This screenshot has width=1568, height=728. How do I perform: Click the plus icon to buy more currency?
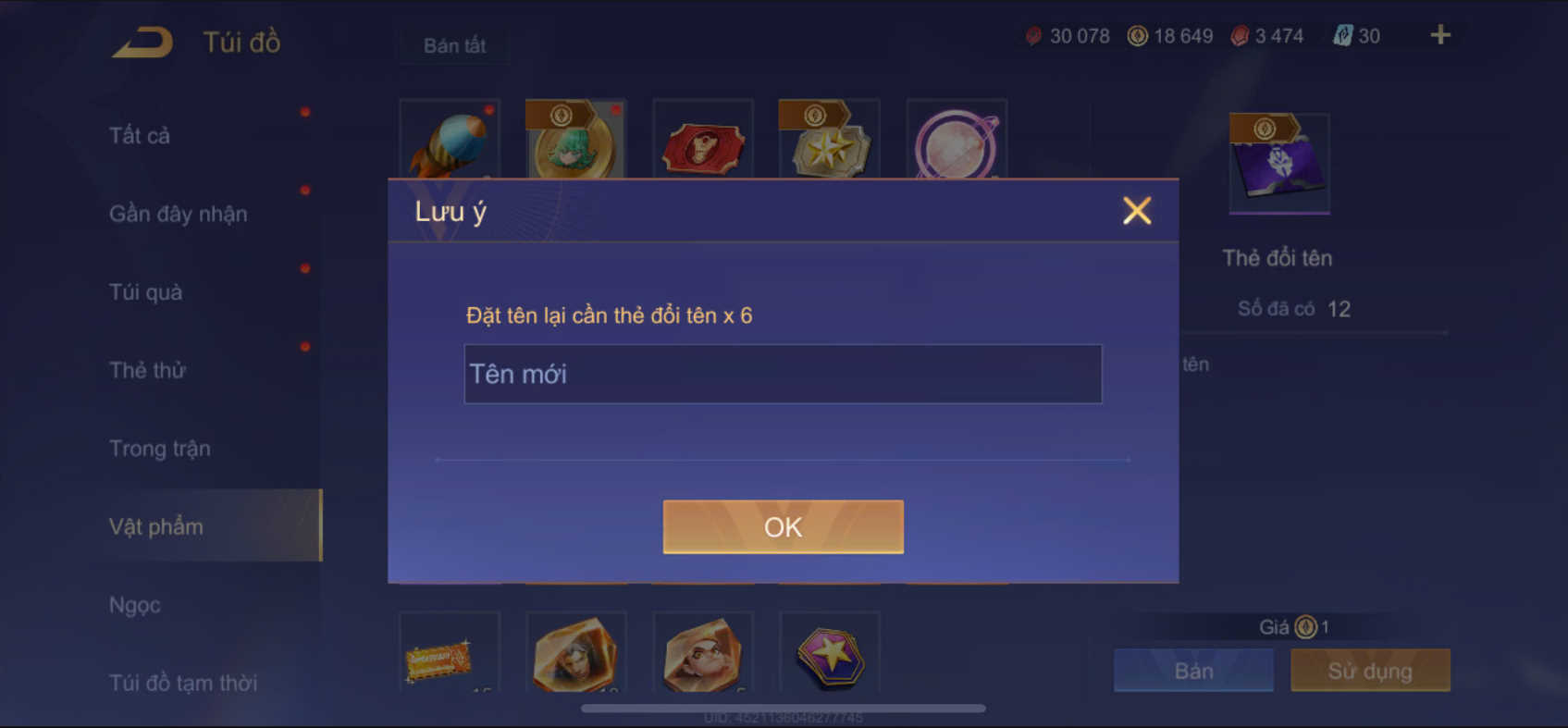[1439, 34]
